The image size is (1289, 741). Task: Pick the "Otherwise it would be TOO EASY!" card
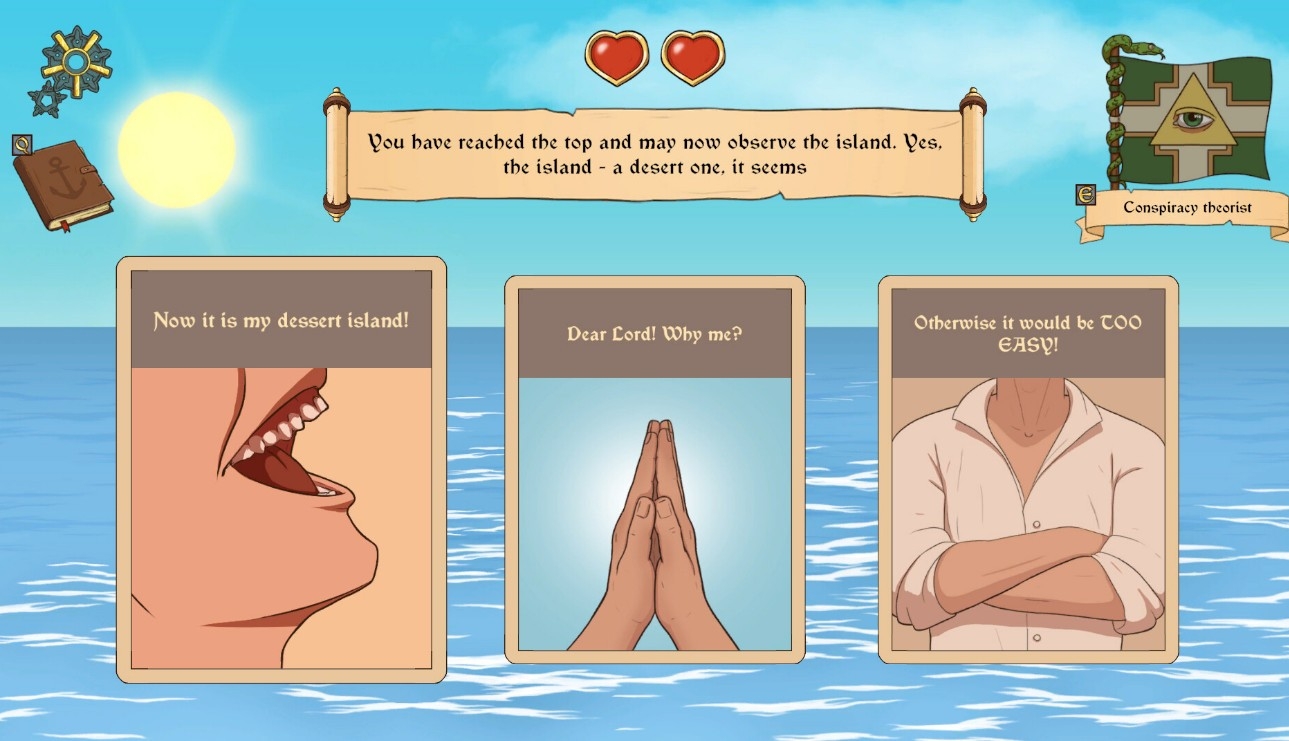coord(1028,470)
